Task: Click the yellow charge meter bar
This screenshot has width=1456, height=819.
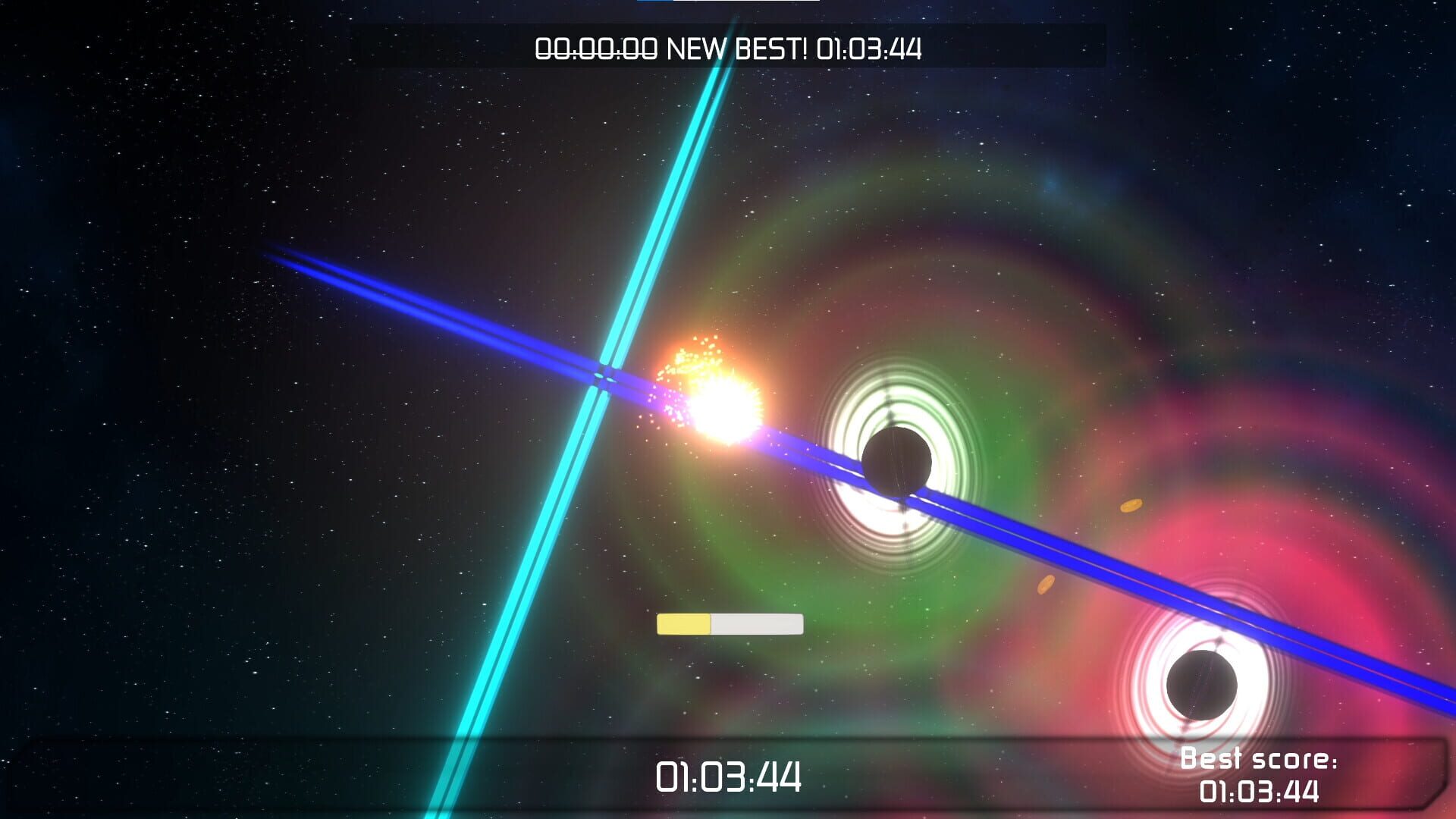Action: (682, 623)
